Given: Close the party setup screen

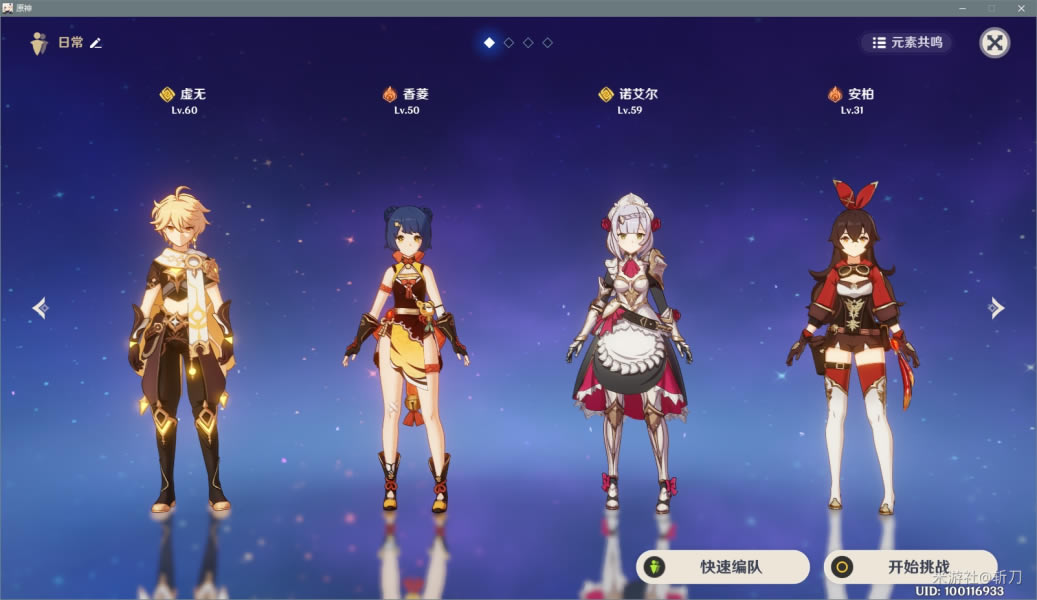Looking at the screenshot, I should tap(994, 43).
